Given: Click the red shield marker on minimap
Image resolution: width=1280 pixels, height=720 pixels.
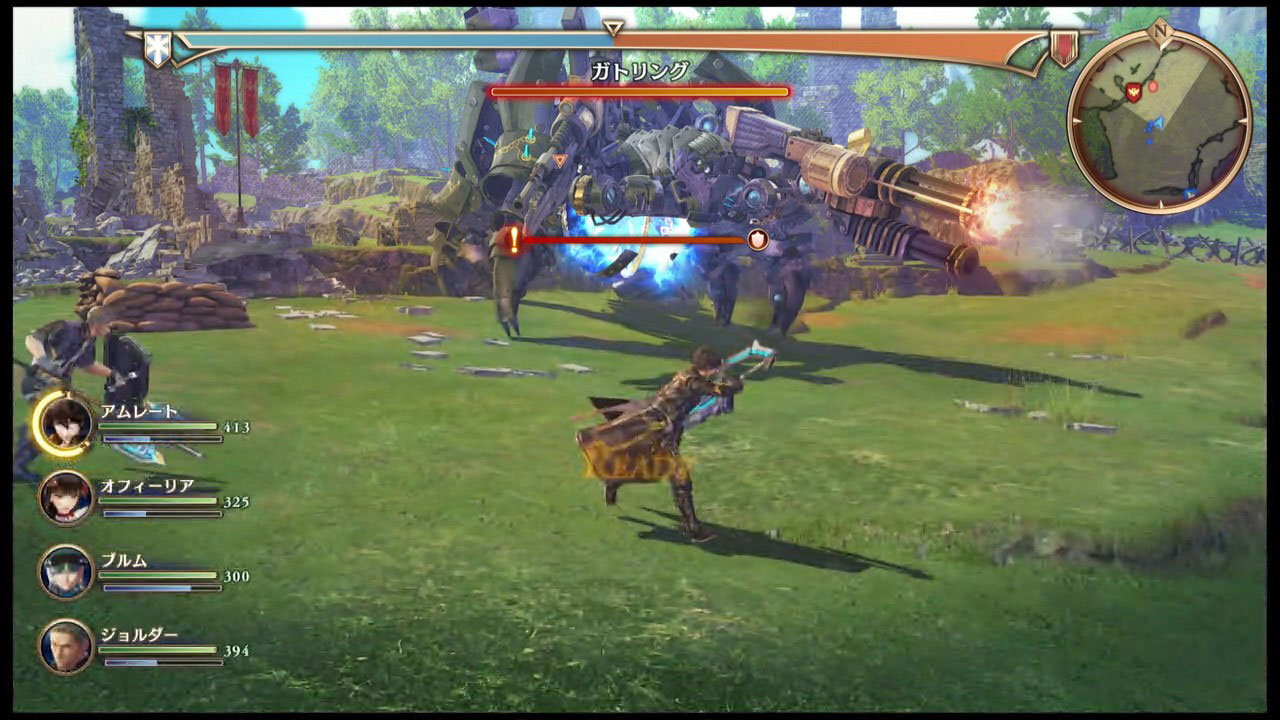Looking at the screenshot, I should coord(1133,91).
